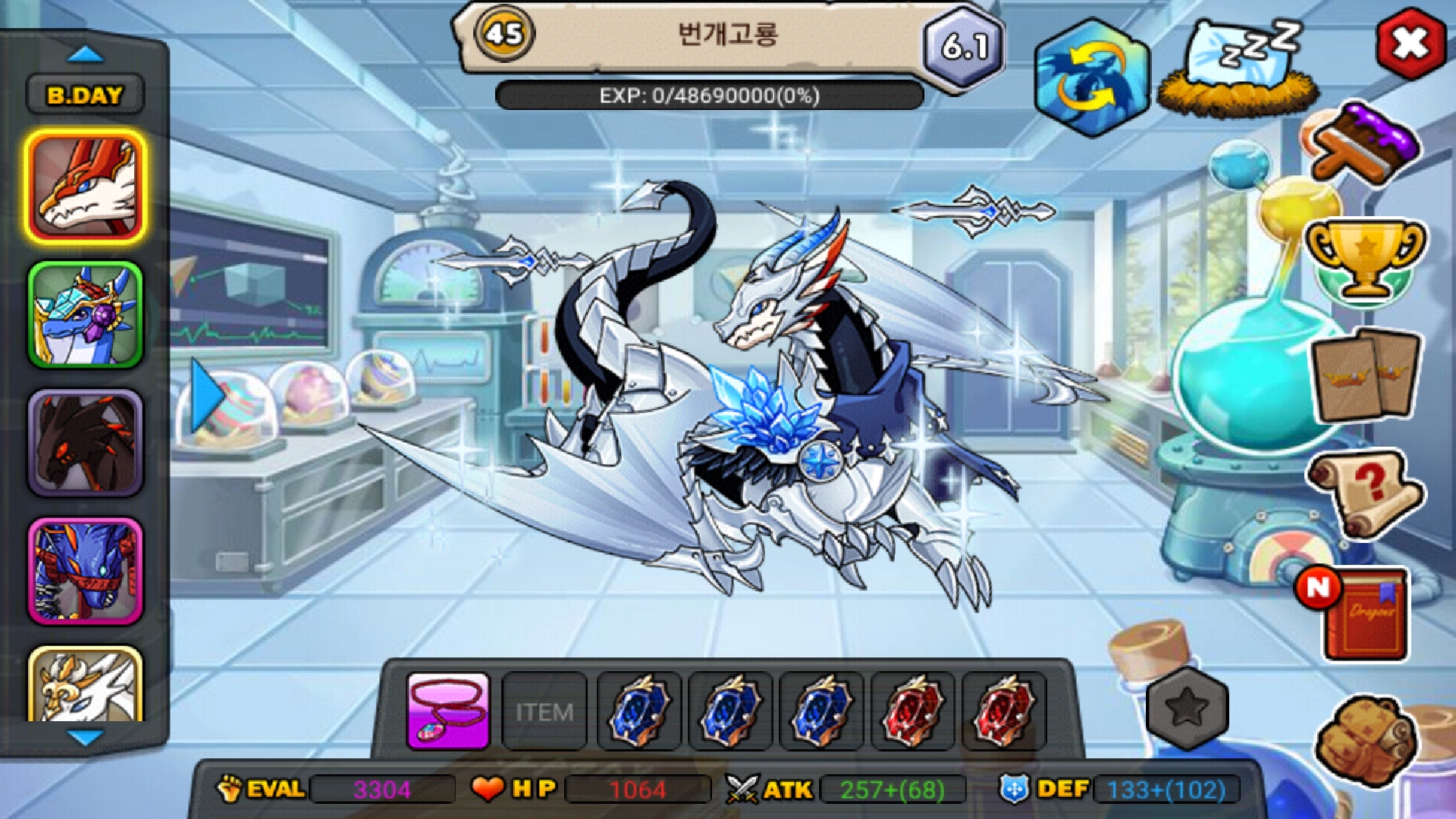This screenshot has height=819, width=1456.
Task: Move the dragon list up with top arrow
Action: [85, 55]
